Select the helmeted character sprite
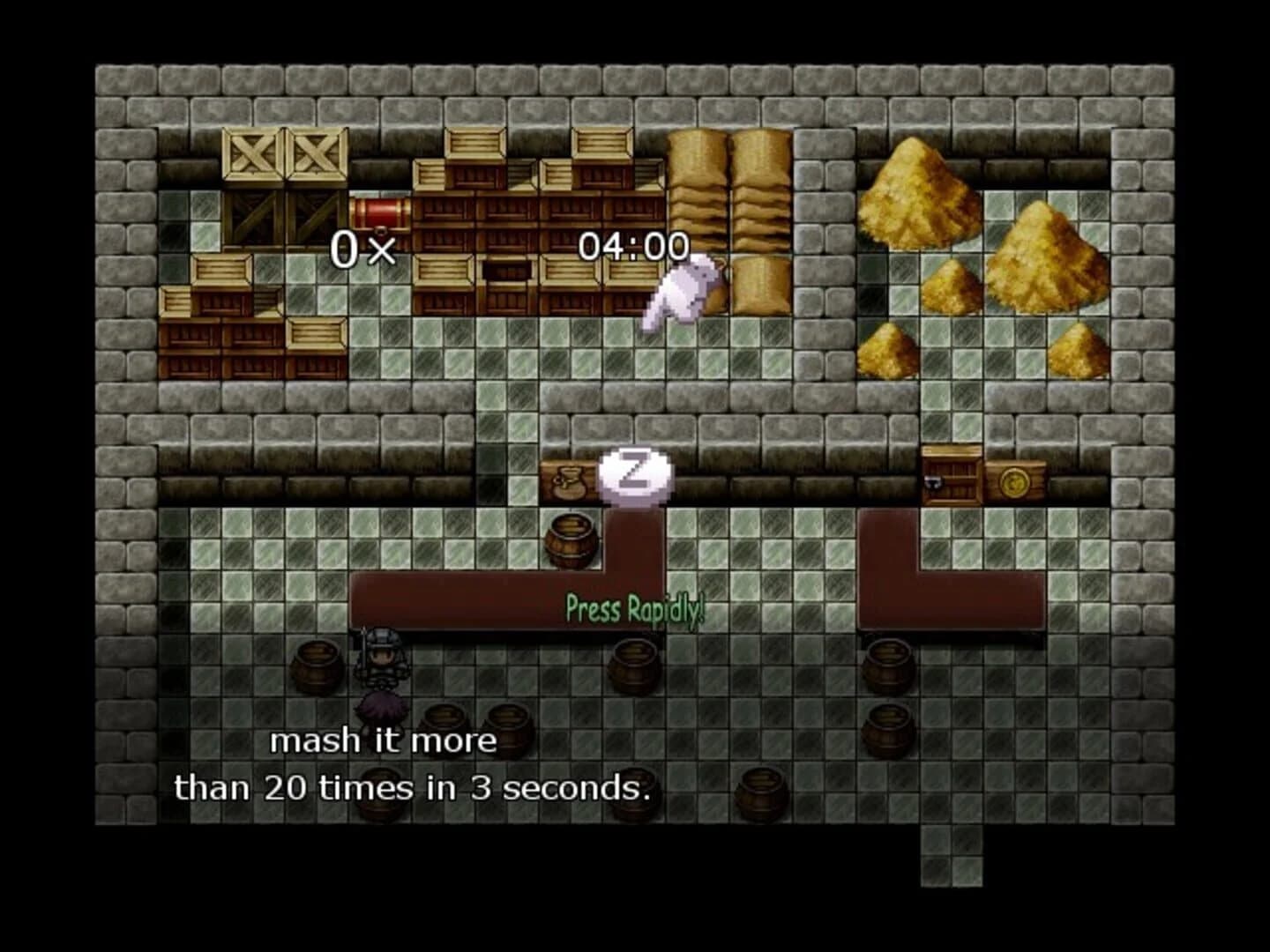The width and height of the screenshot is (1270, 952). click(x=379, y=657)
